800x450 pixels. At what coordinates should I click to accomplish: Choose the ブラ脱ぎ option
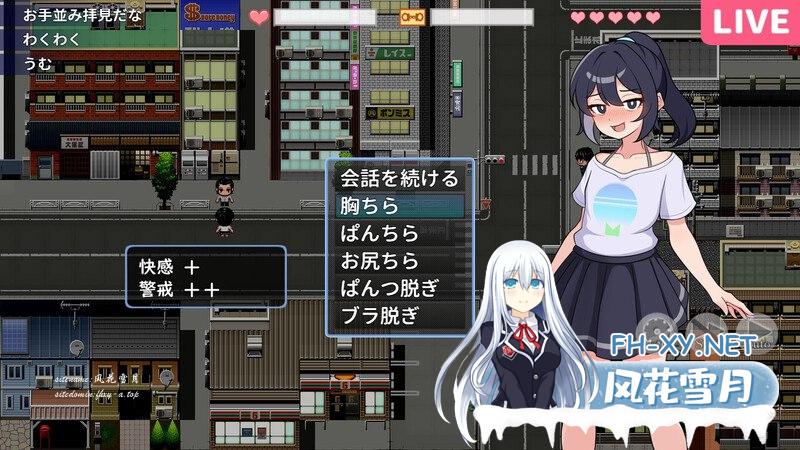(x=399, y=315)
